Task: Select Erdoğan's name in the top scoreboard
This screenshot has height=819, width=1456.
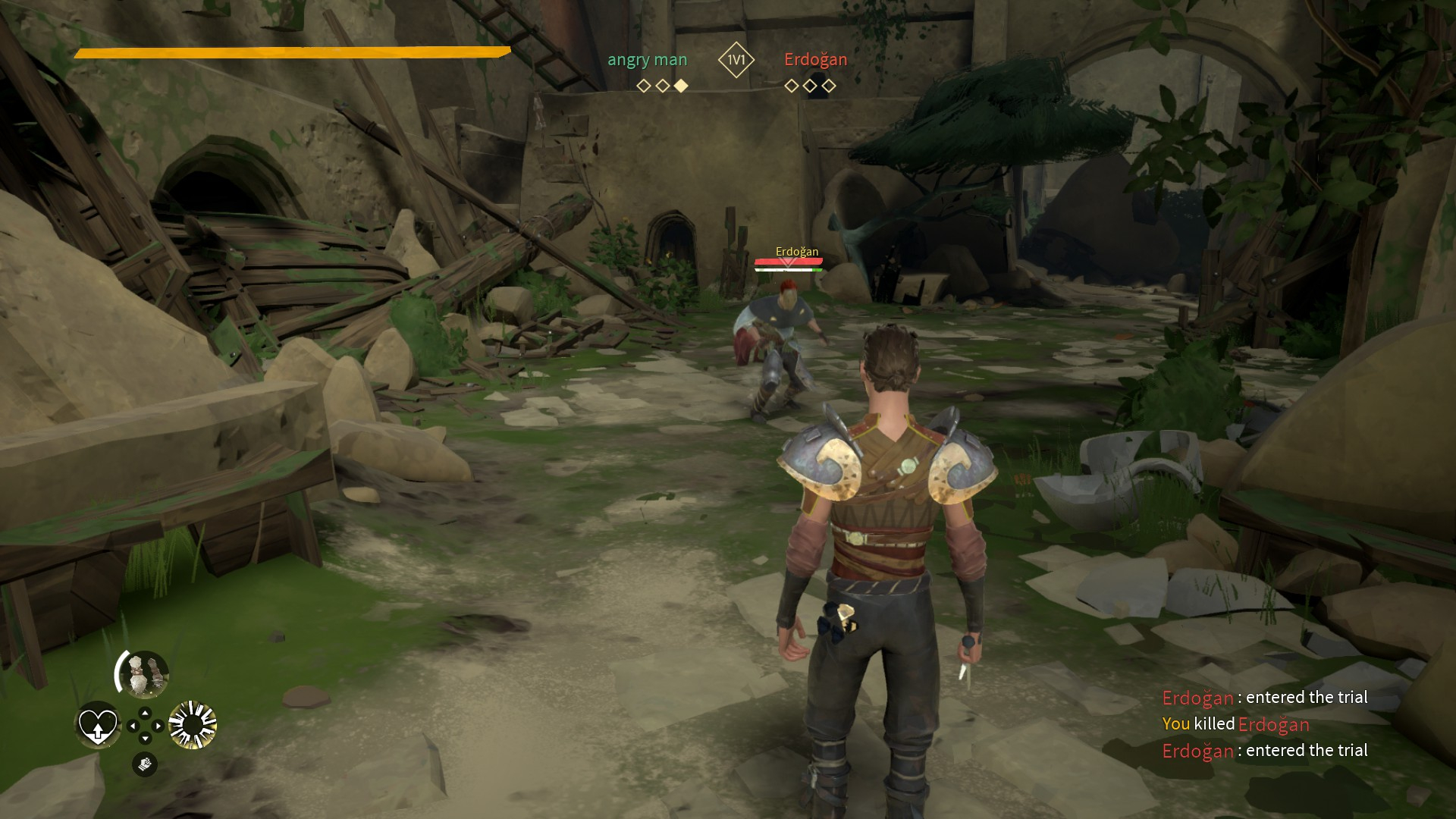Action: 815,60
